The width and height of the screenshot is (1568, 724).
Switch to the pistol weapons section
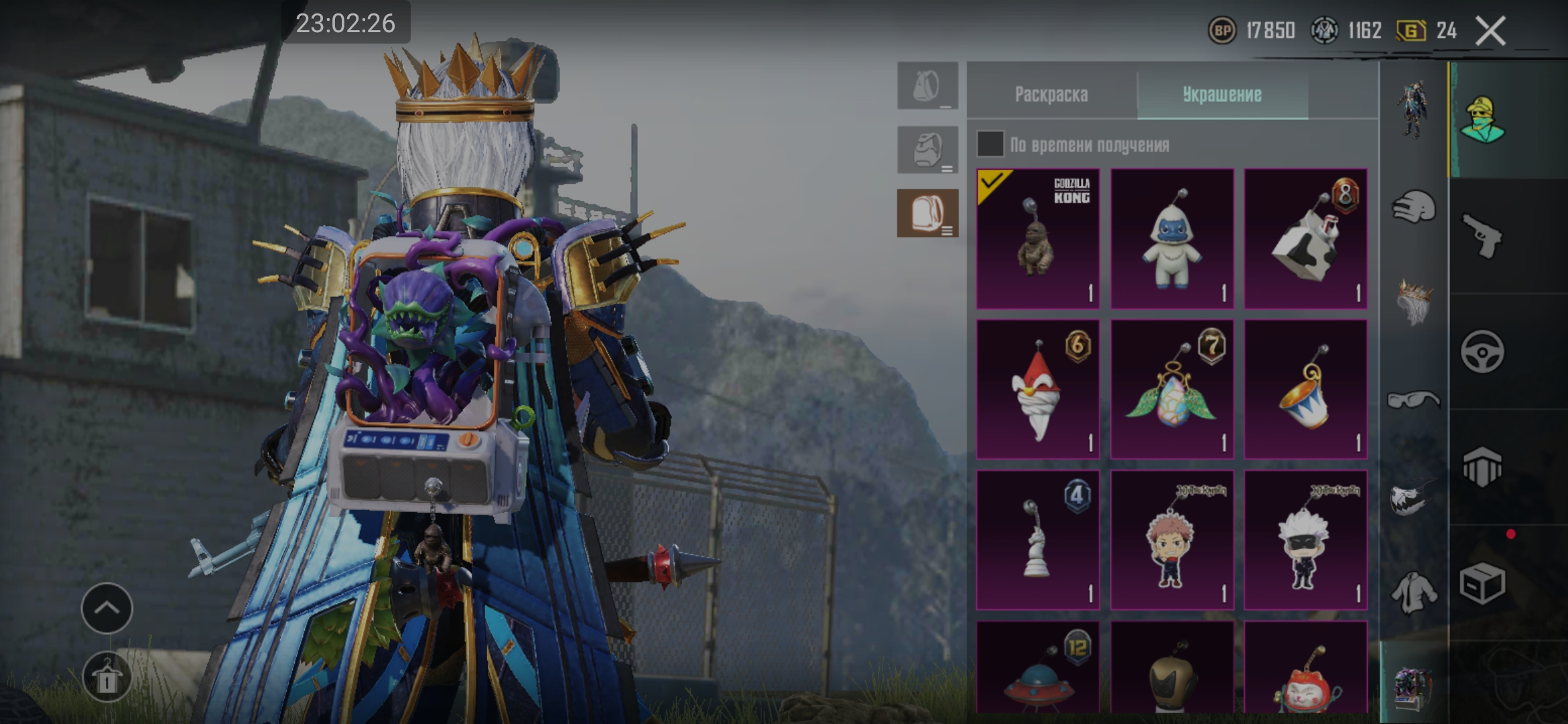1482,236
